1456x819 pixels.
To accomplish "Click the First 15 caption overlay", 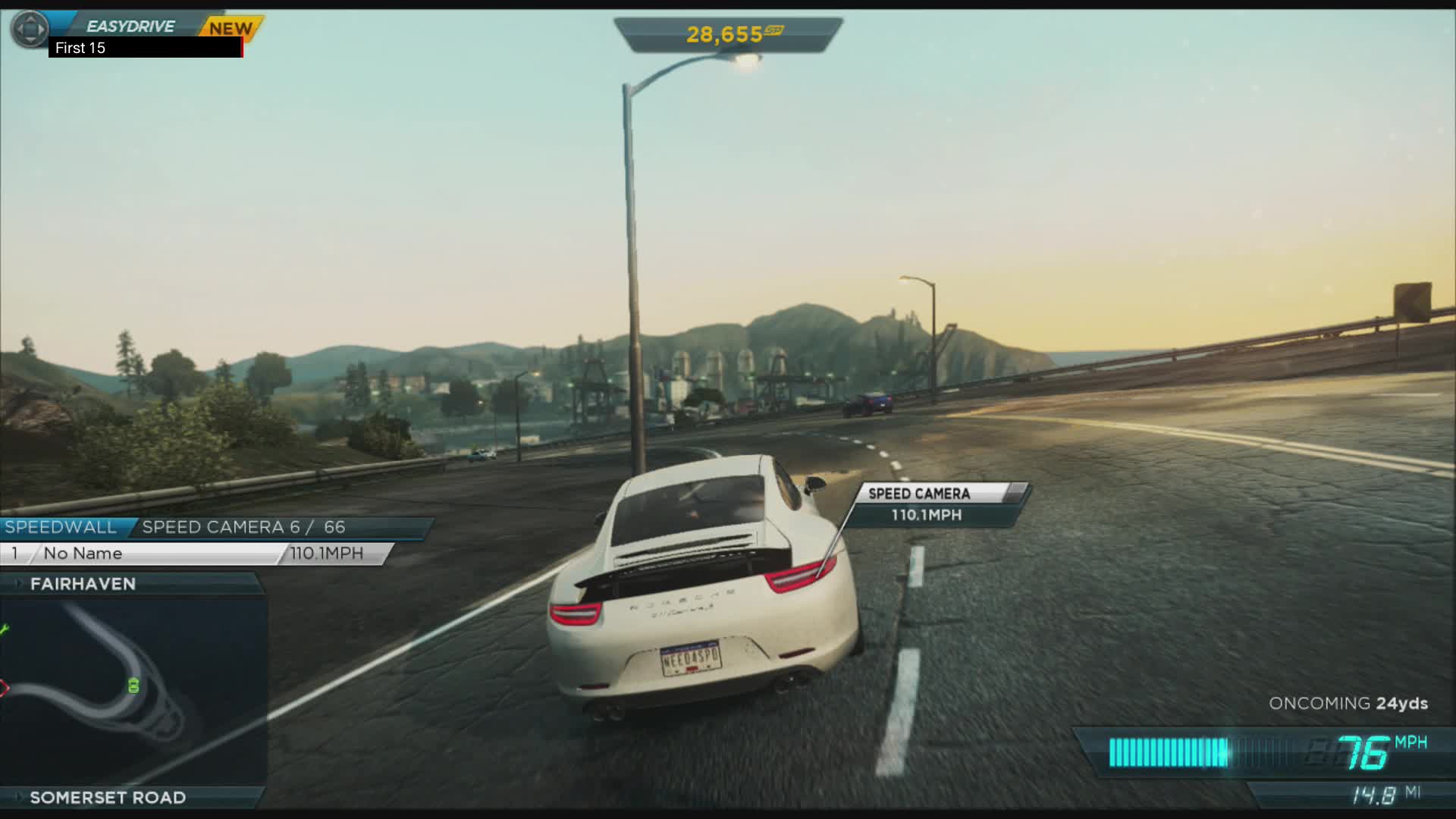I will pos(80,49).
